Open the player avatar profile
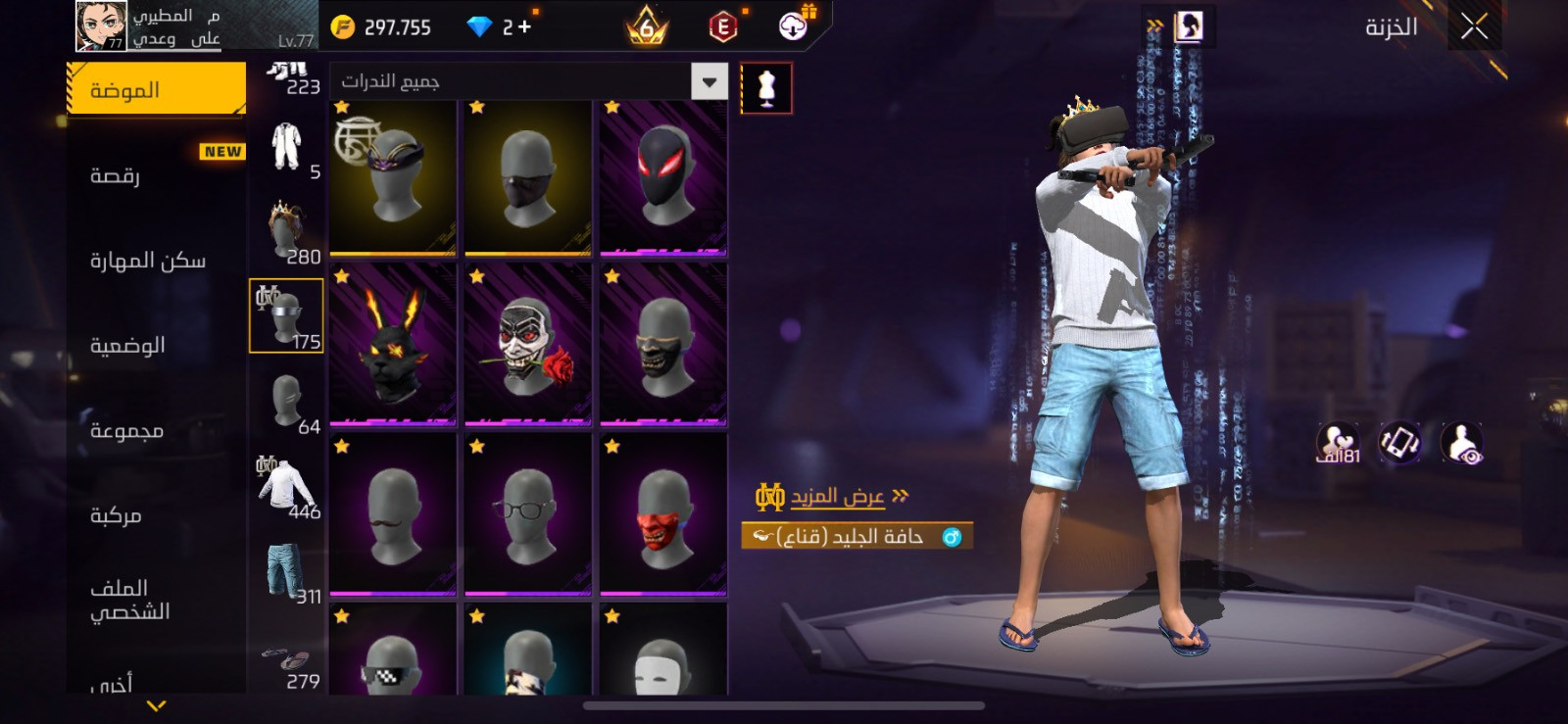Viewport: 1568px width, 724px height. [x=101, y=25]
